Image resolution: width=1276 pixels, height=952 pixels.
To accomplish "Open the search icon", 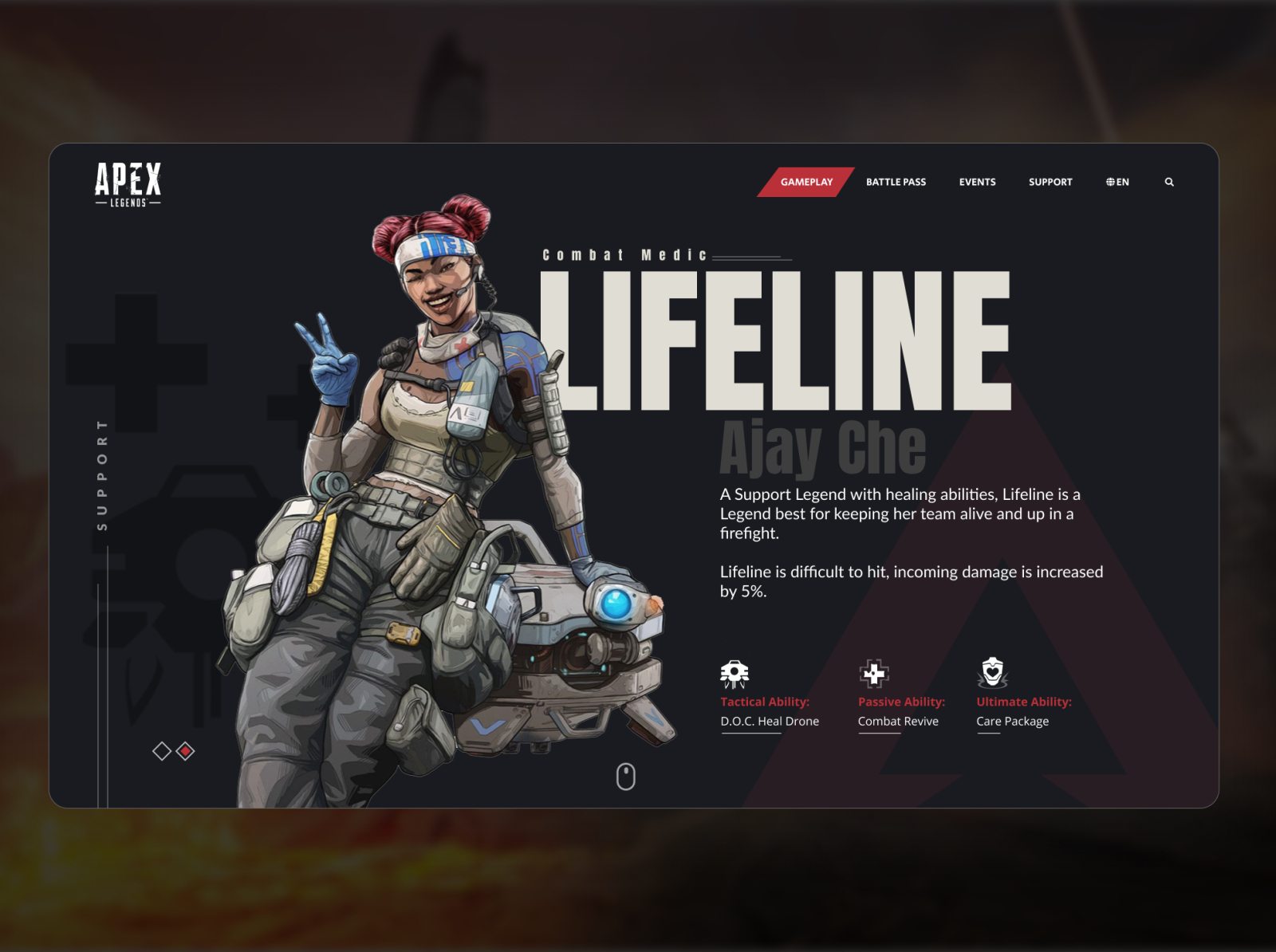I will (x=1169, y=182).
